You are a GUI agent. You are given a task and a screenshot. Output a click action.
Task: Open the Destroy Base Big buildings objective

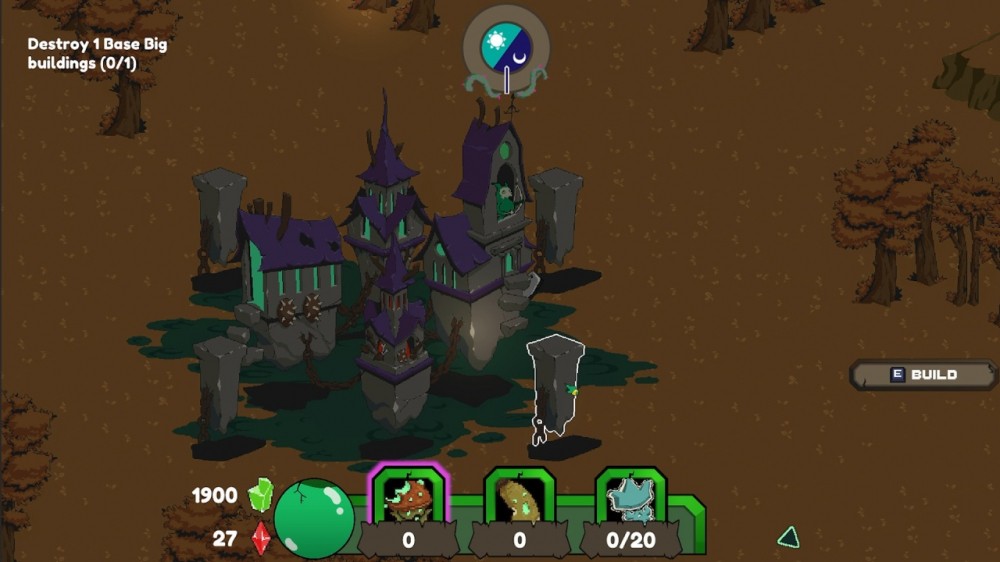[x=97, y=54]
